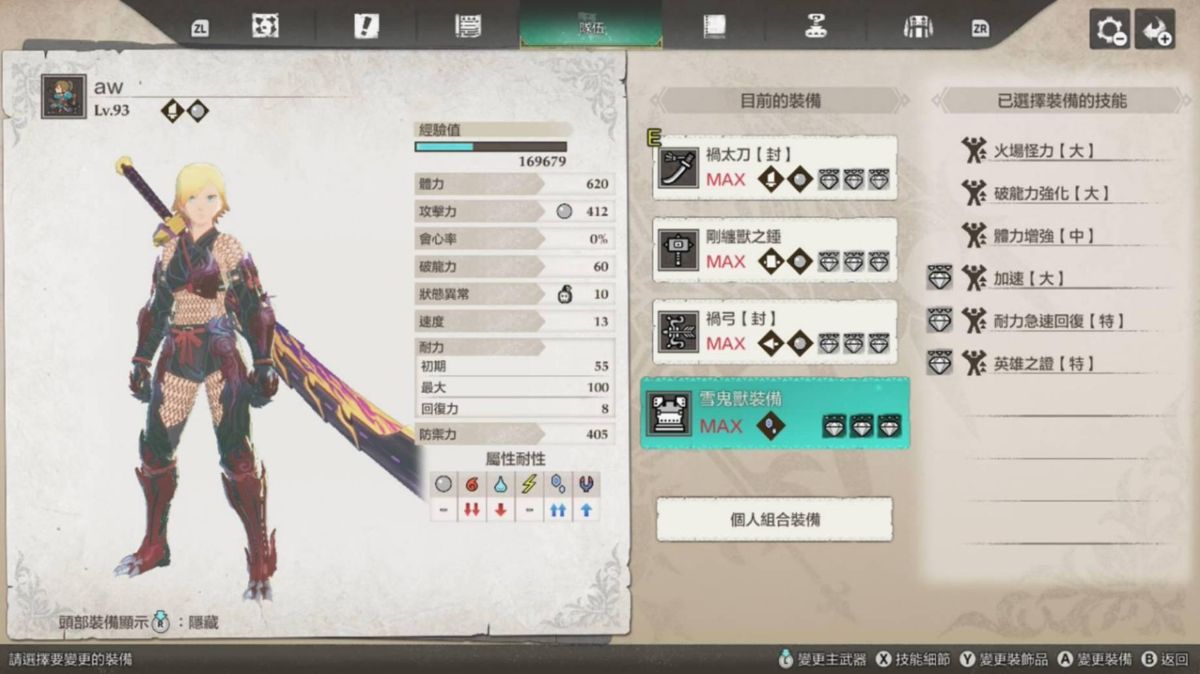
Task: Switch to the joystick controller tab
Action: tap(816, 27)
